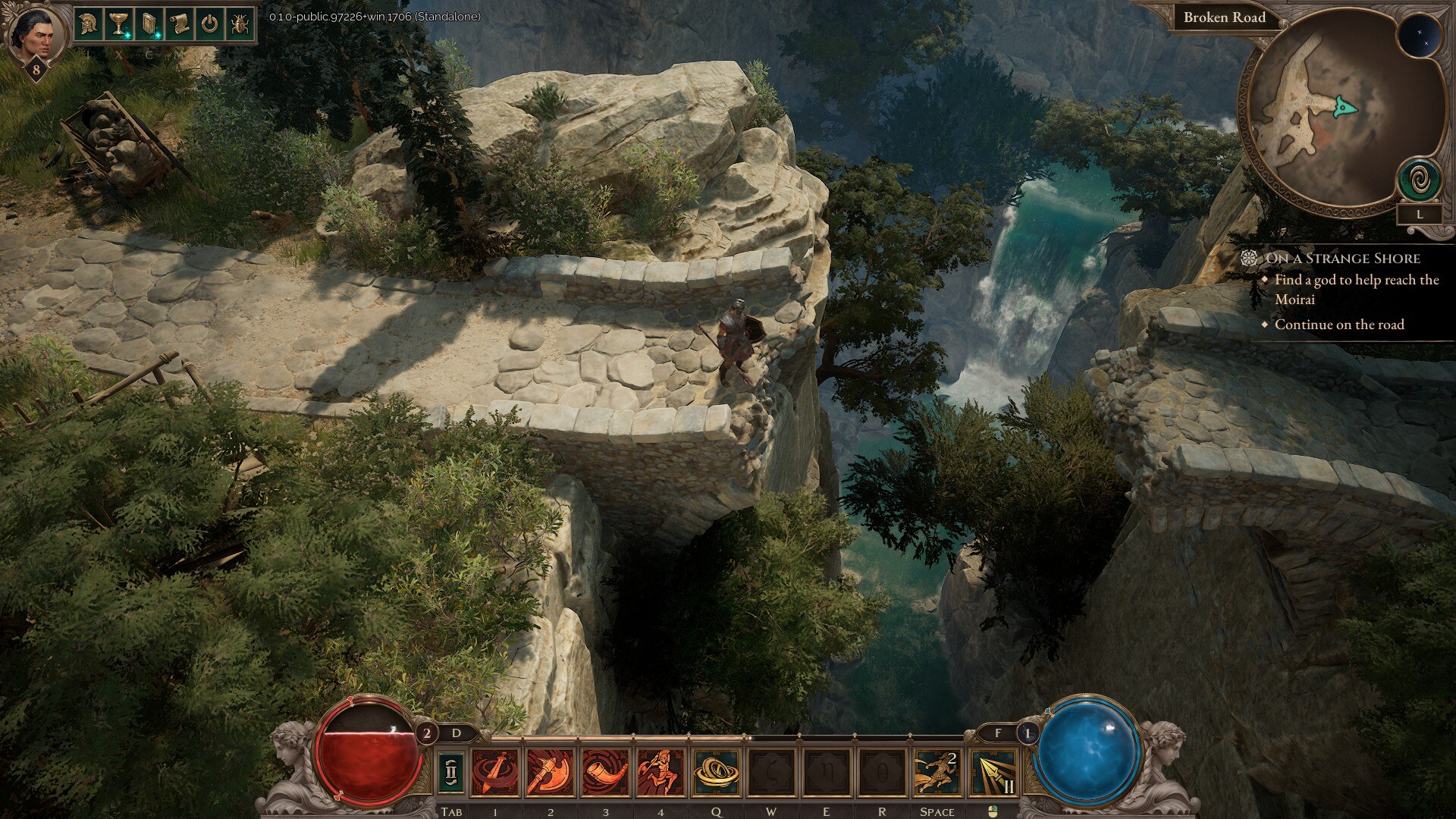Use the dodge roll ability

click(x=937, y=773)
